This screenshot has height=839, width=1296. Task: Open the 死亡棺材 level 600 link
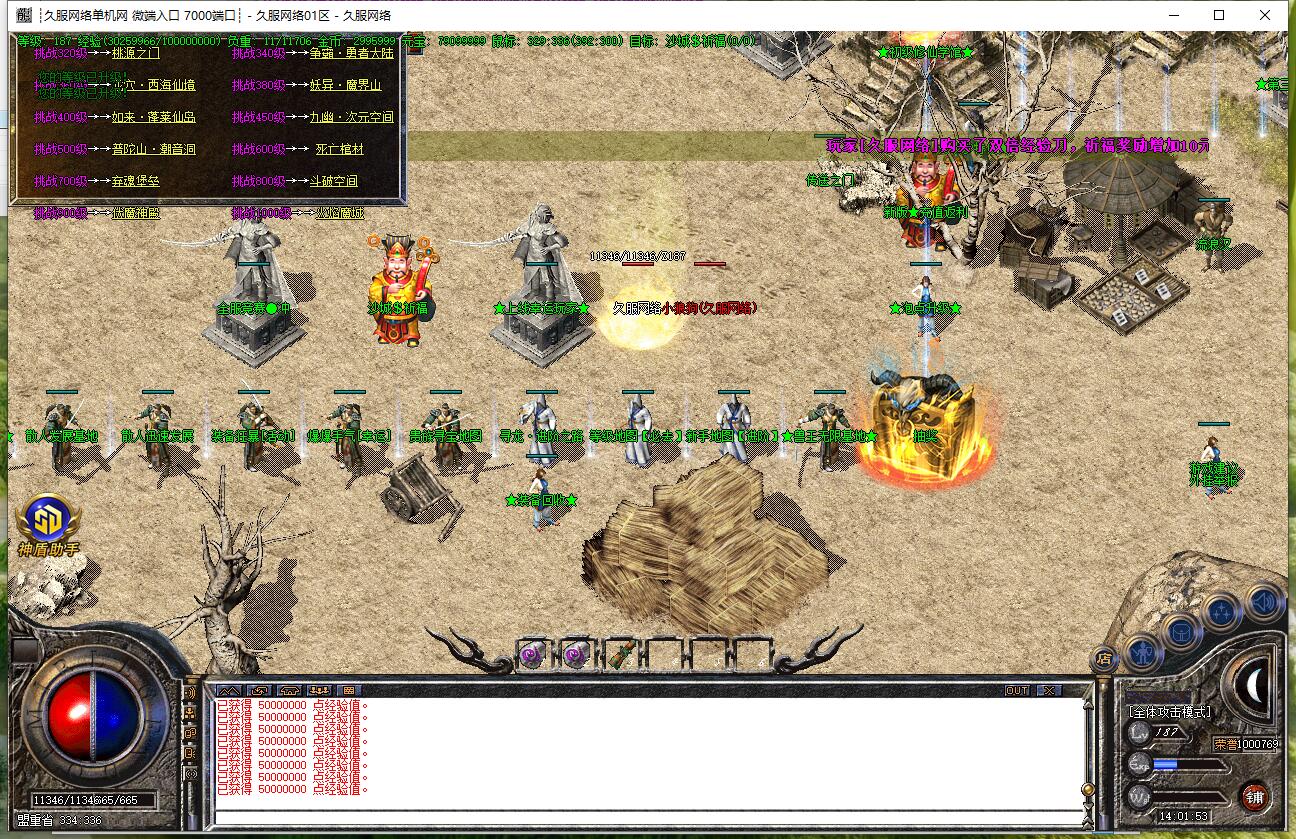point(339,149)
